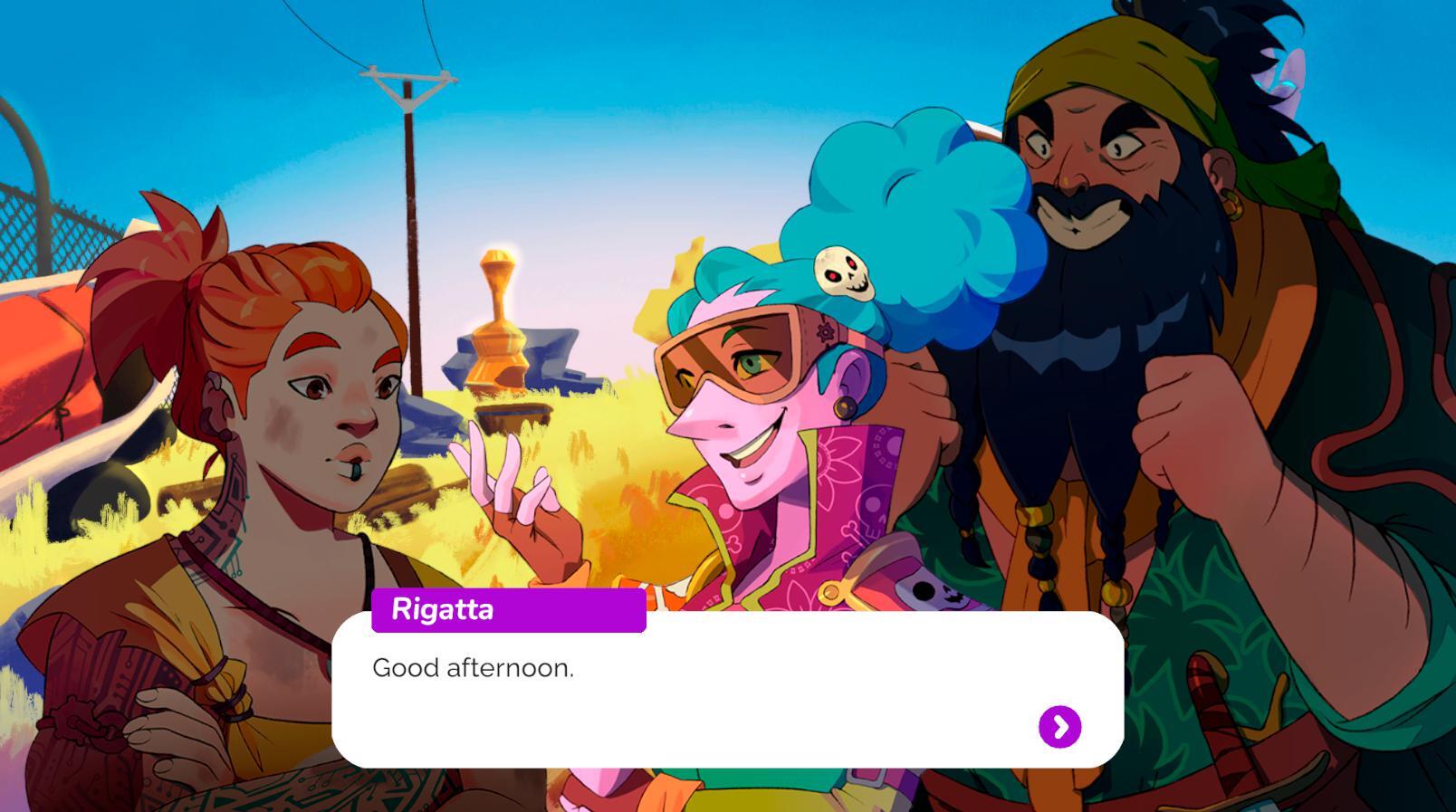Select the golden trophy statue in the background
Screen dimensions: 1456x812
pos(497,317)
